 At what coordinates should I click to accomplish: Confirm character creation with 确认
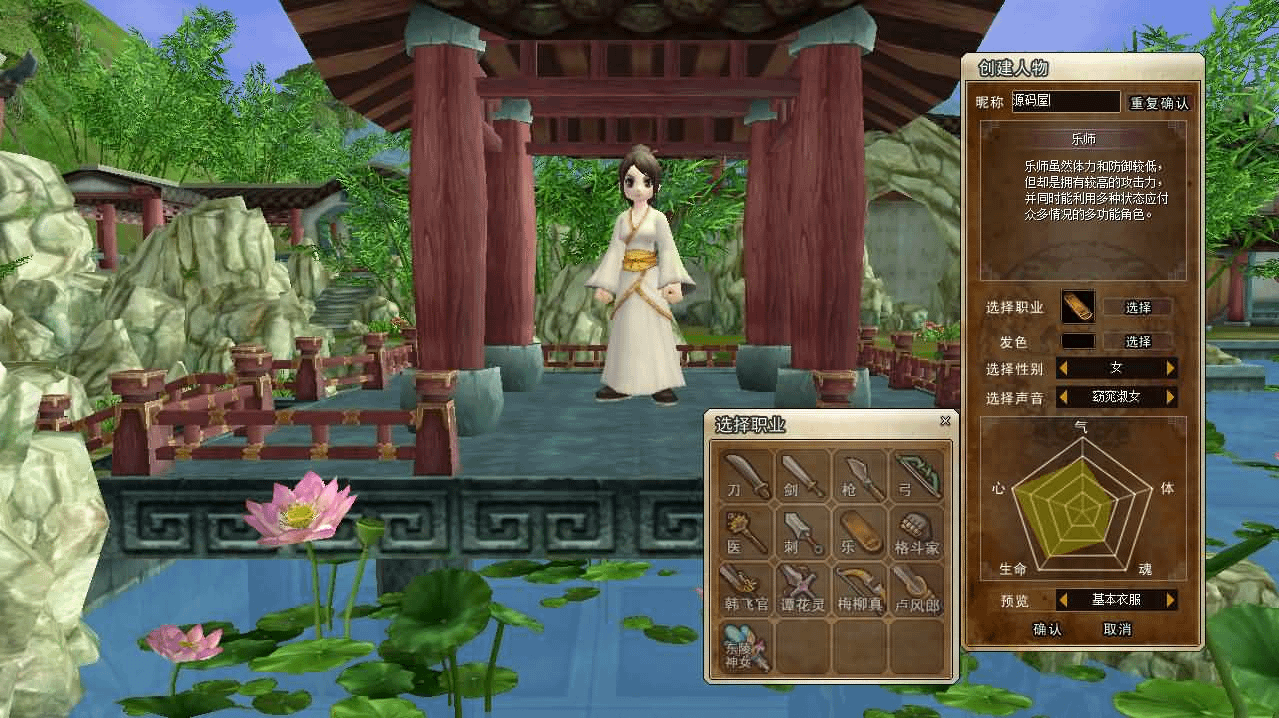pos(1047,629)
